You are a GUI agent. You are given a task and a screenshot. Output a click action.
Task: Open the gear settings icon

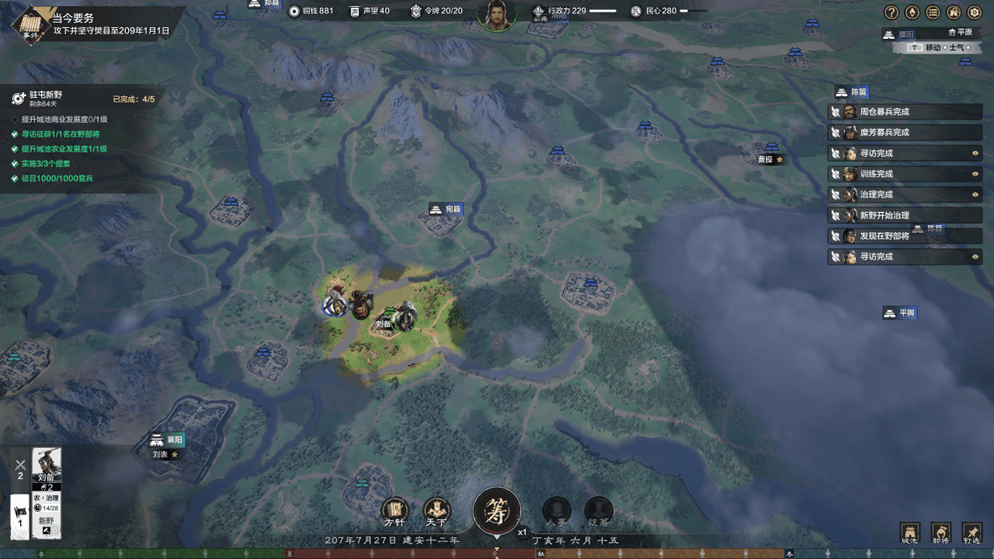(974, 12)
